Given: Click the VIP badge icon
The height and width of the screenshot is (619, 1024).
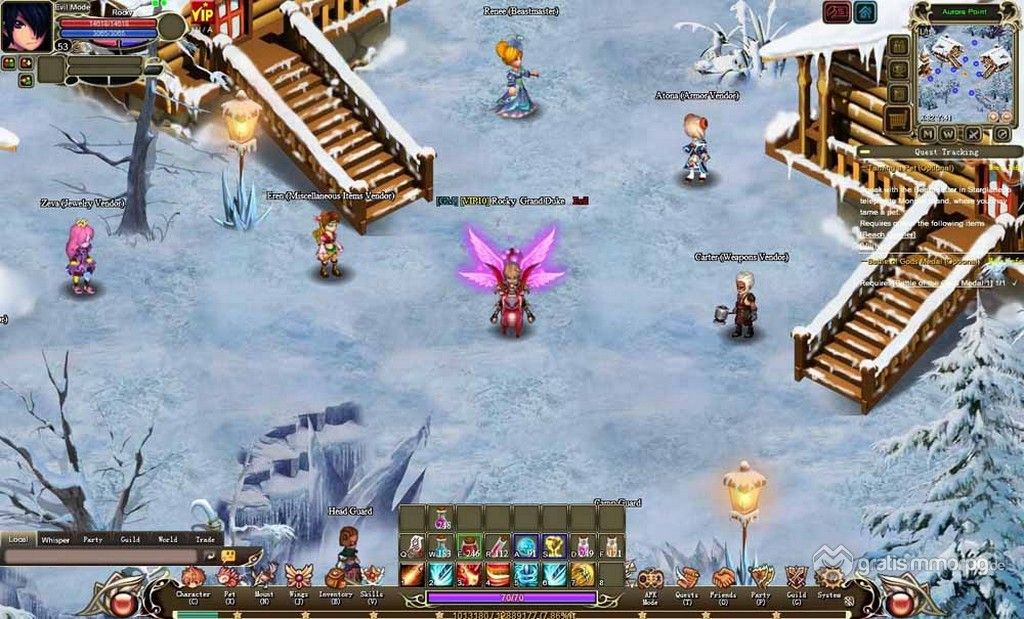Looking at the screenshot, I should point(201,14).
